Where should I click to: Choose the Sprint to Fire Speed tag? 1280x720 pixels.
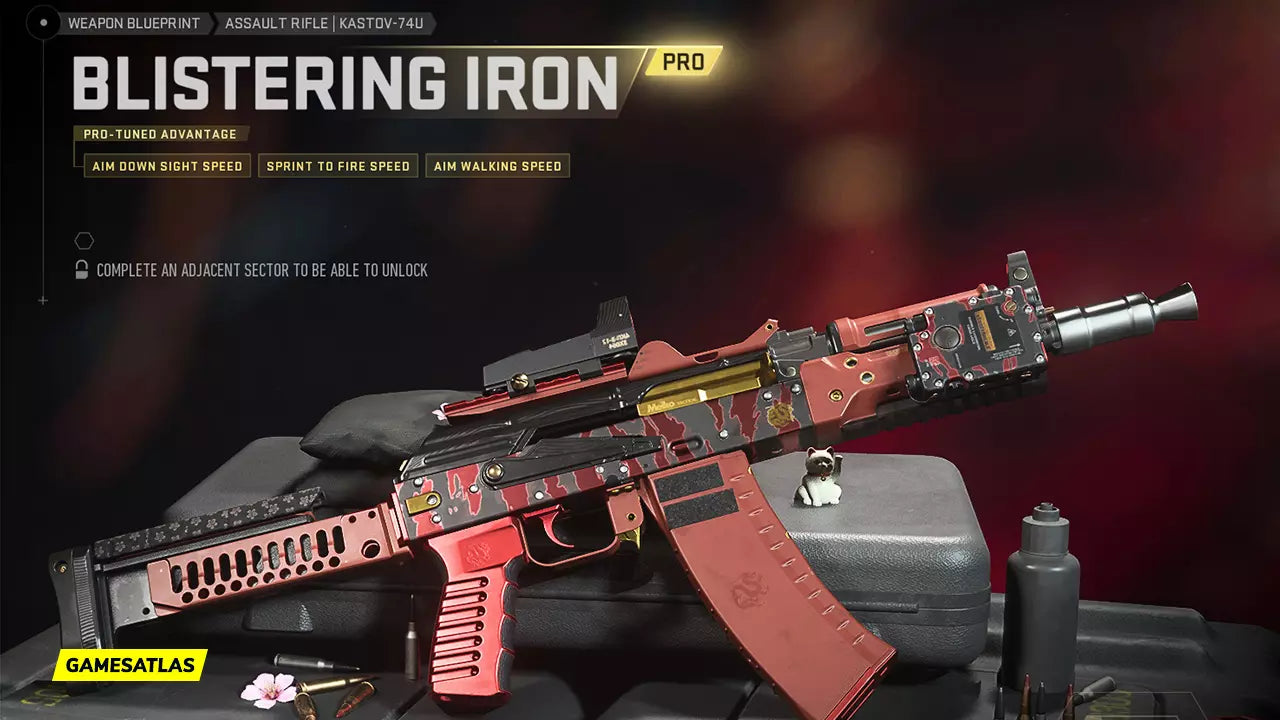338,166
